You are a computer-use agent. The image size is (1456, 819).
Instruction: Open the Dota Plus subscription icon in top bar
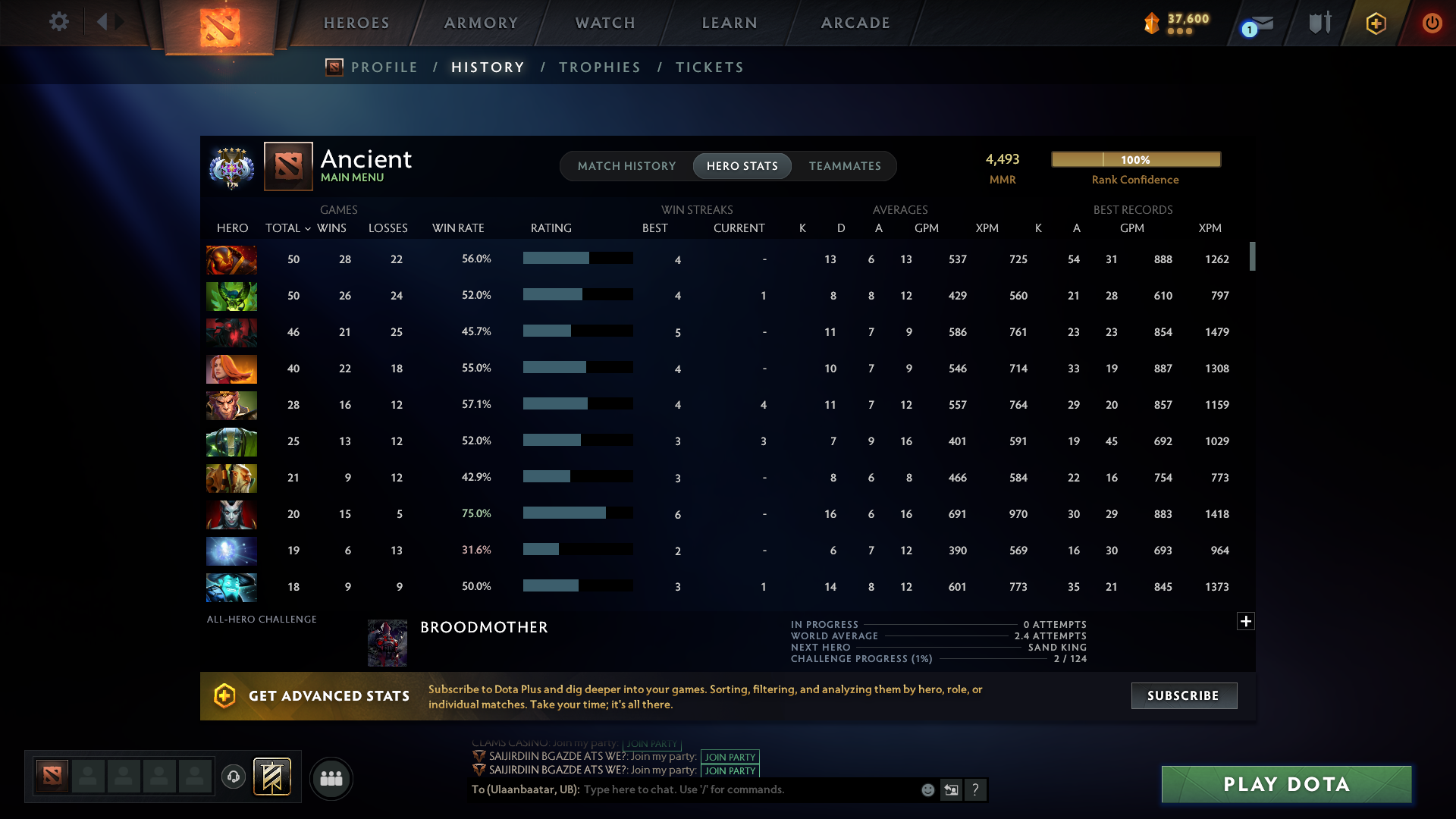(1375, 23)
